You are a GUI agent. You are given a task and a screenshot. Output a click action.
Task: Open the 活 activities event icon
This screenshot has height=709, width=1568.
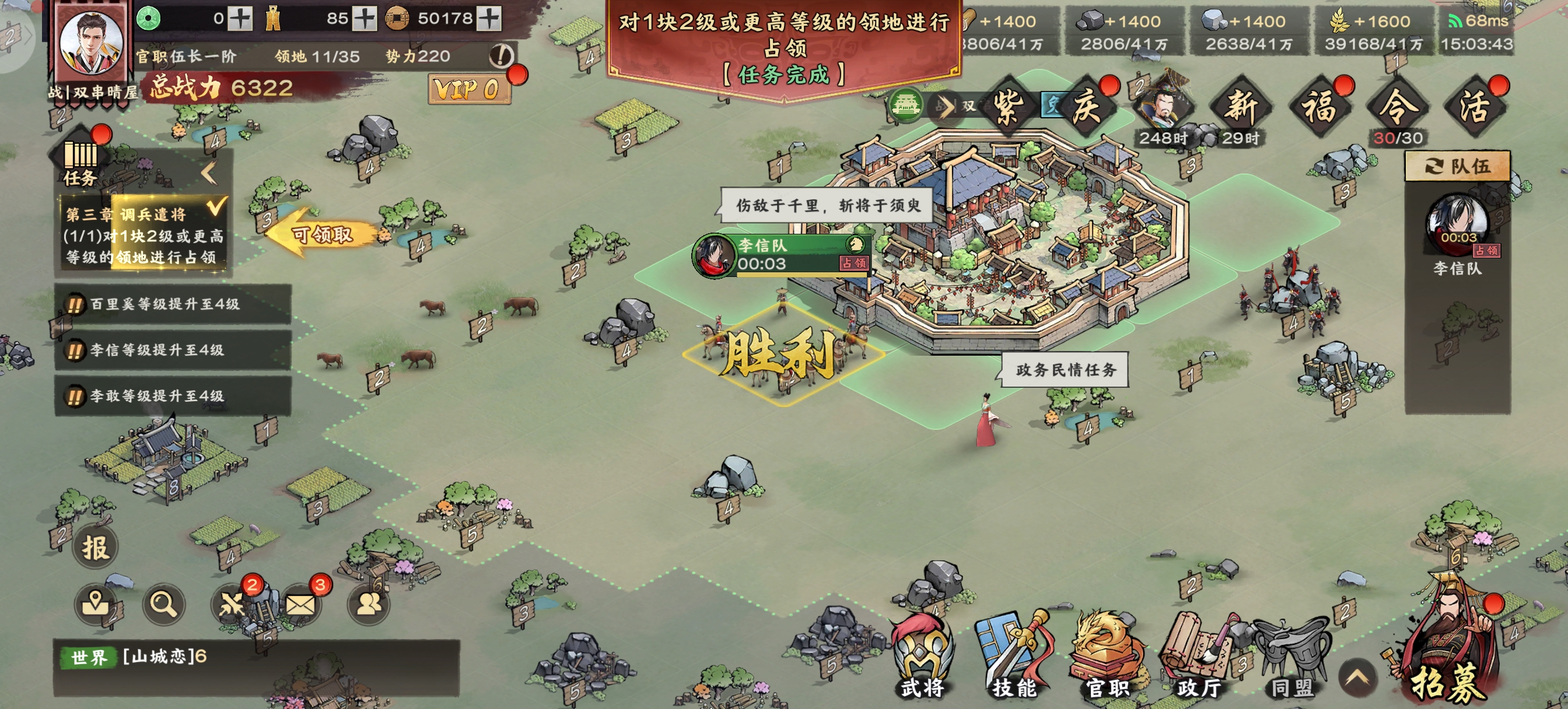(1475, 107)
